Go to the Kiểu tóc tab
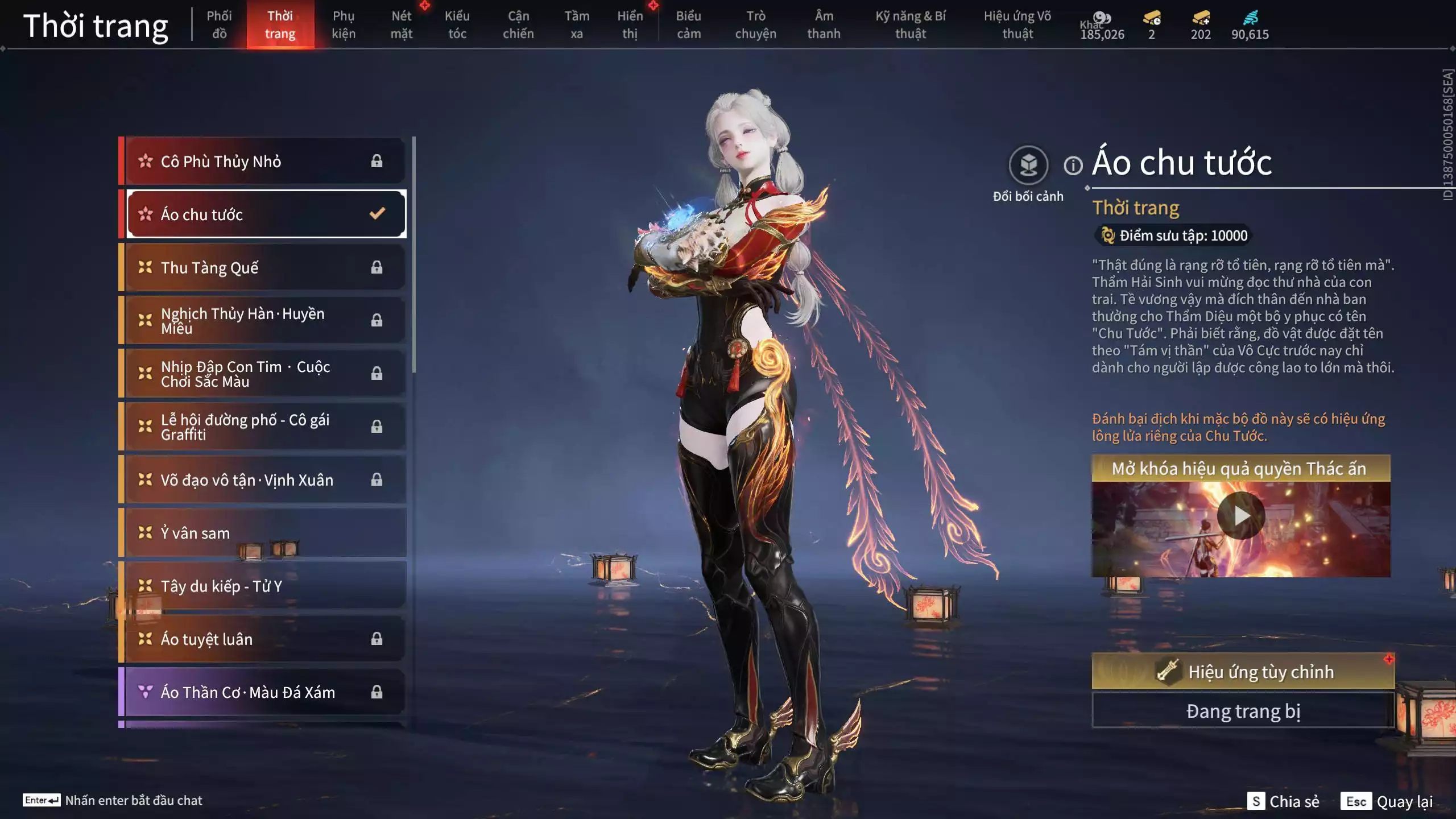This screenshot has height=819, width=1456. point(457,24)
